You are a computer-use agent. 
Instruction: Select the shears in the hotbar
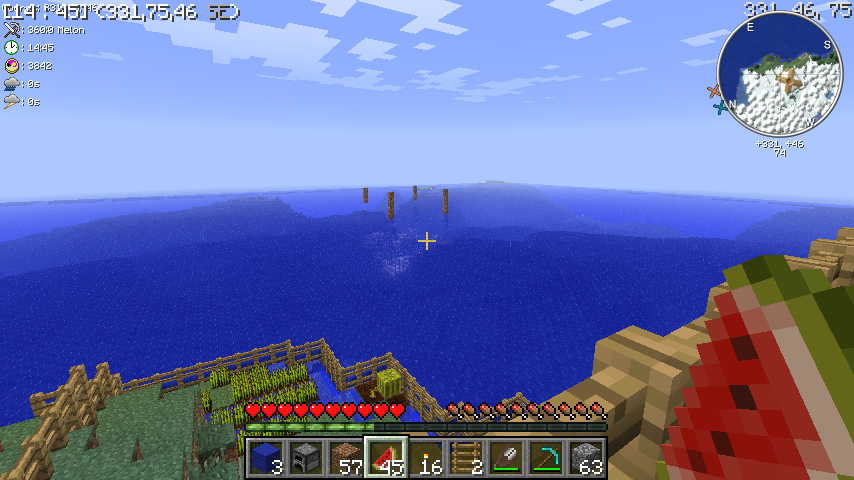[506, 458]
